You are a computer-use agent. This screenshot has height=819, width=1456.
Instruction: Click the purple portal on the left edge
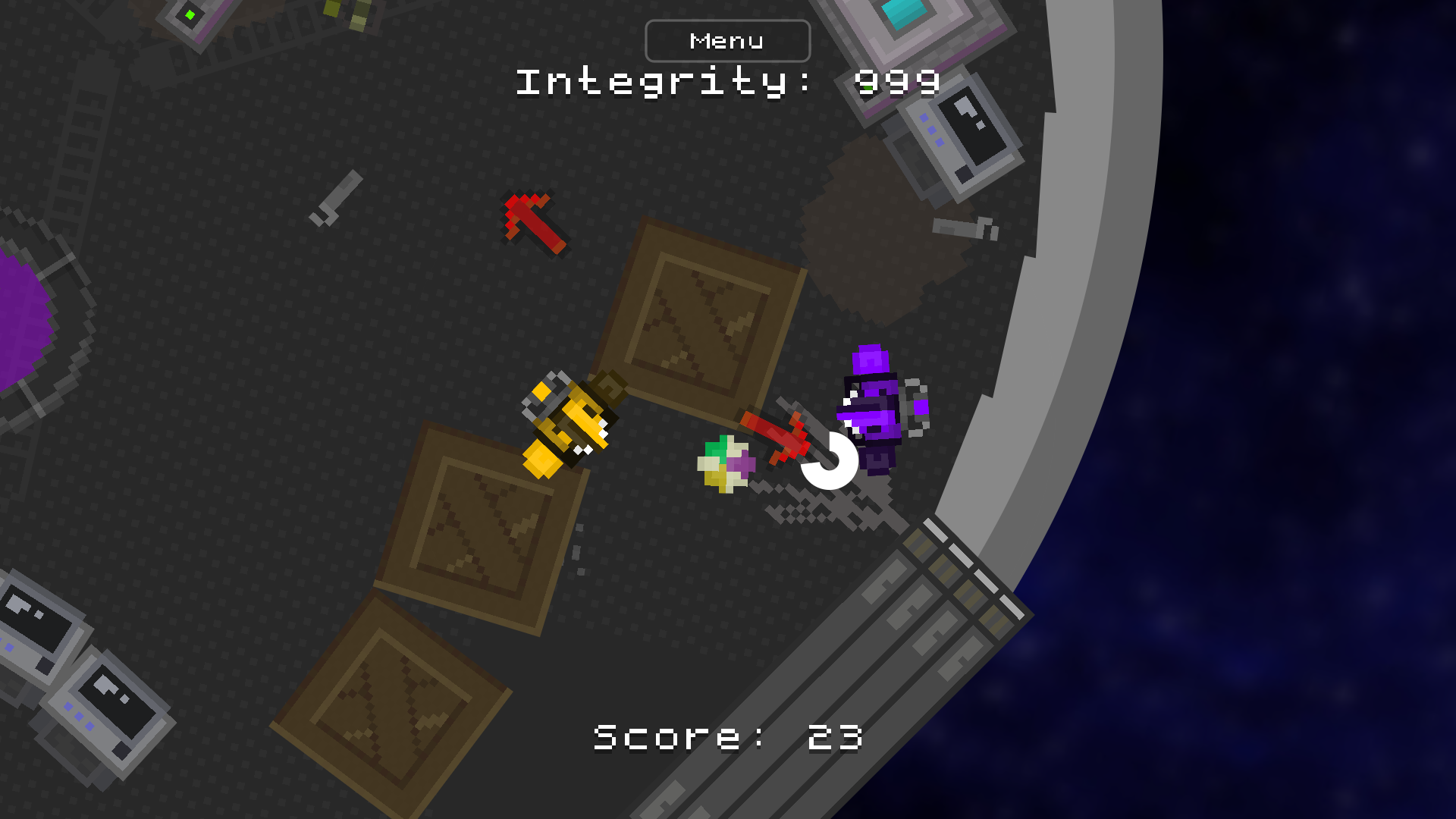coord(23,318)
